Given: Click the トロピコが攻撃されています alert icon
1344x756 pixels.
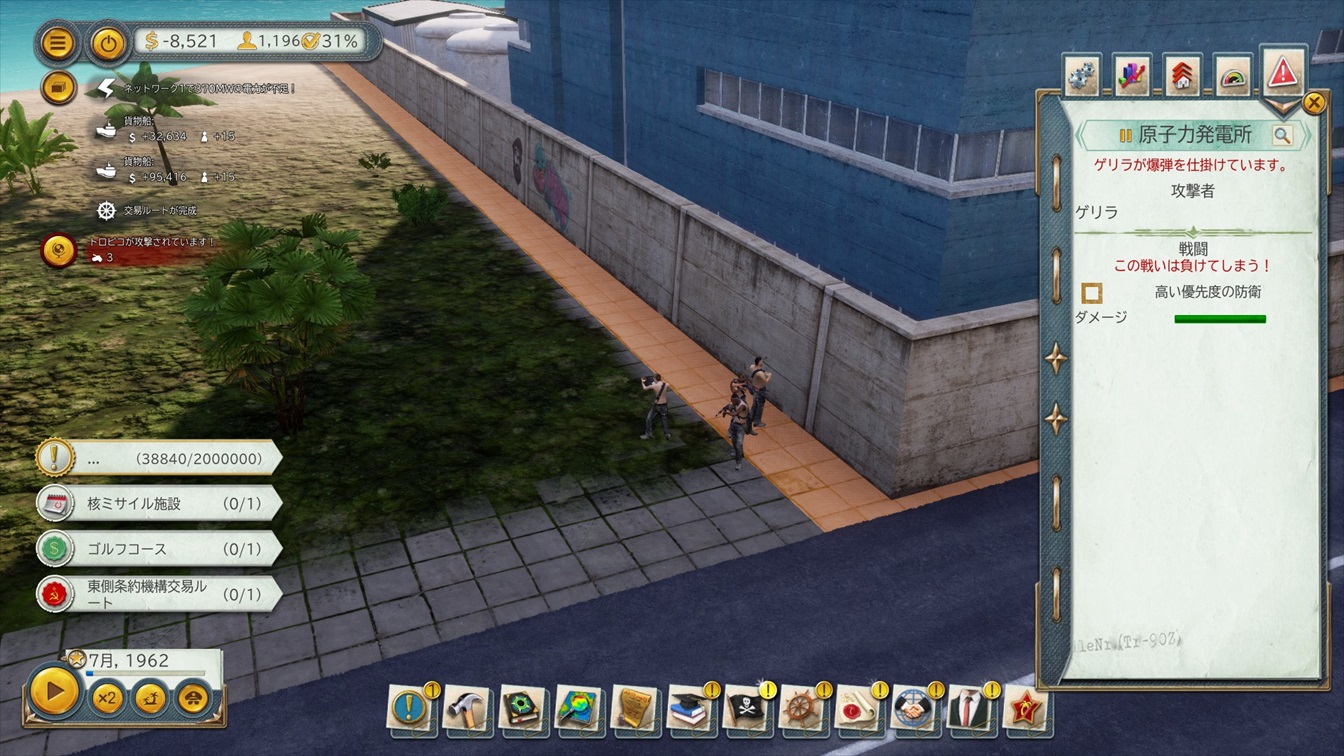Looking at the screenshot, I should 58,250.
